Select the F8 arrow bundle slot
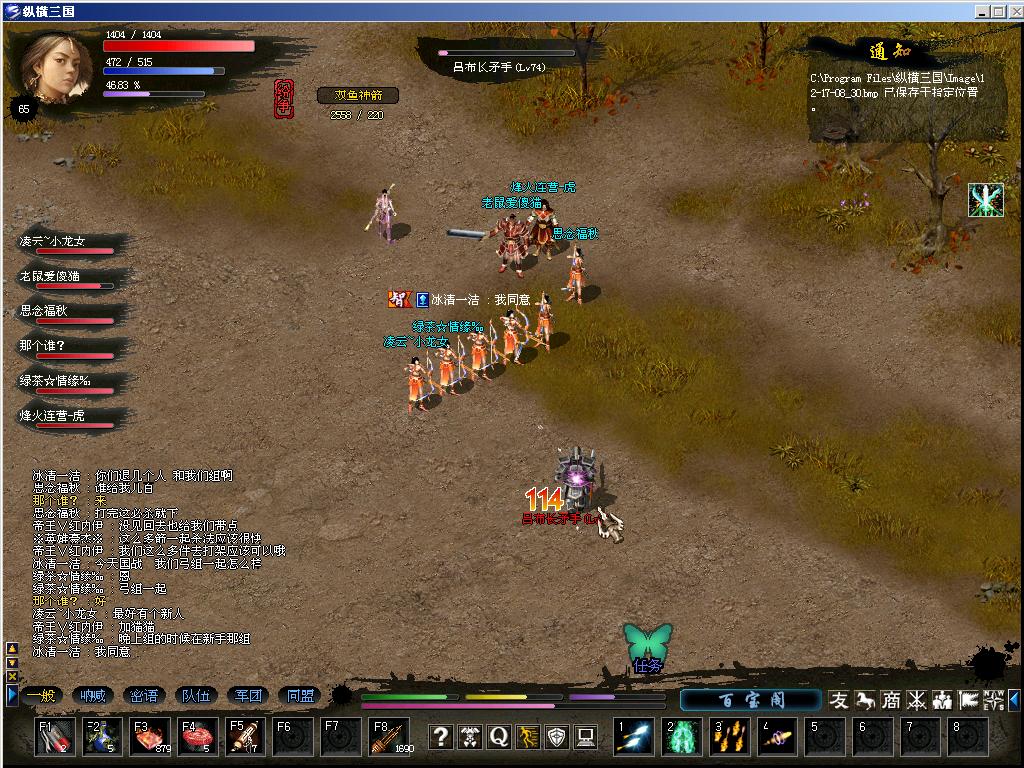Screen dimensions: 1024x768 pyautogui.click(x=389, y=737)
